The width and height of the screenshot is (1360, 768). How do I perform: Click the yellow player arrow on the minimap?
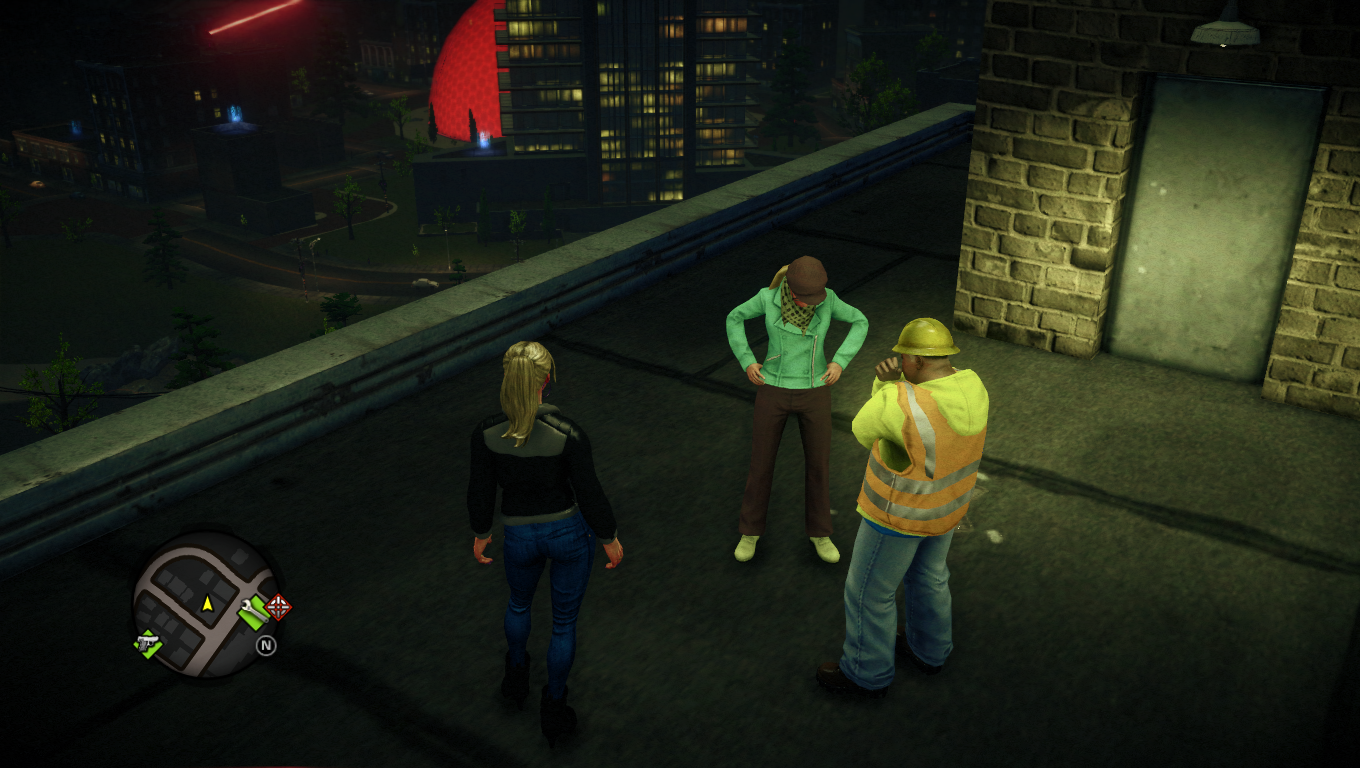(x=207, y=604)
